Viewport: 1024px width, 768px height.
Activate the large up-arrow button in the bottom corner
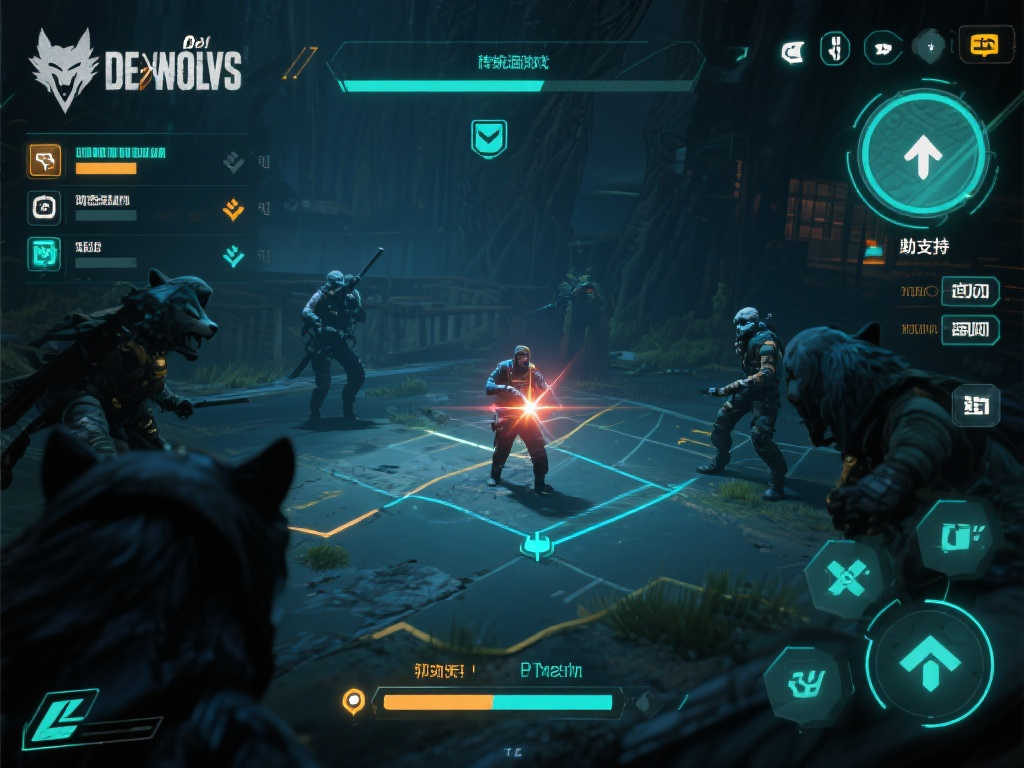pos(929,660)
